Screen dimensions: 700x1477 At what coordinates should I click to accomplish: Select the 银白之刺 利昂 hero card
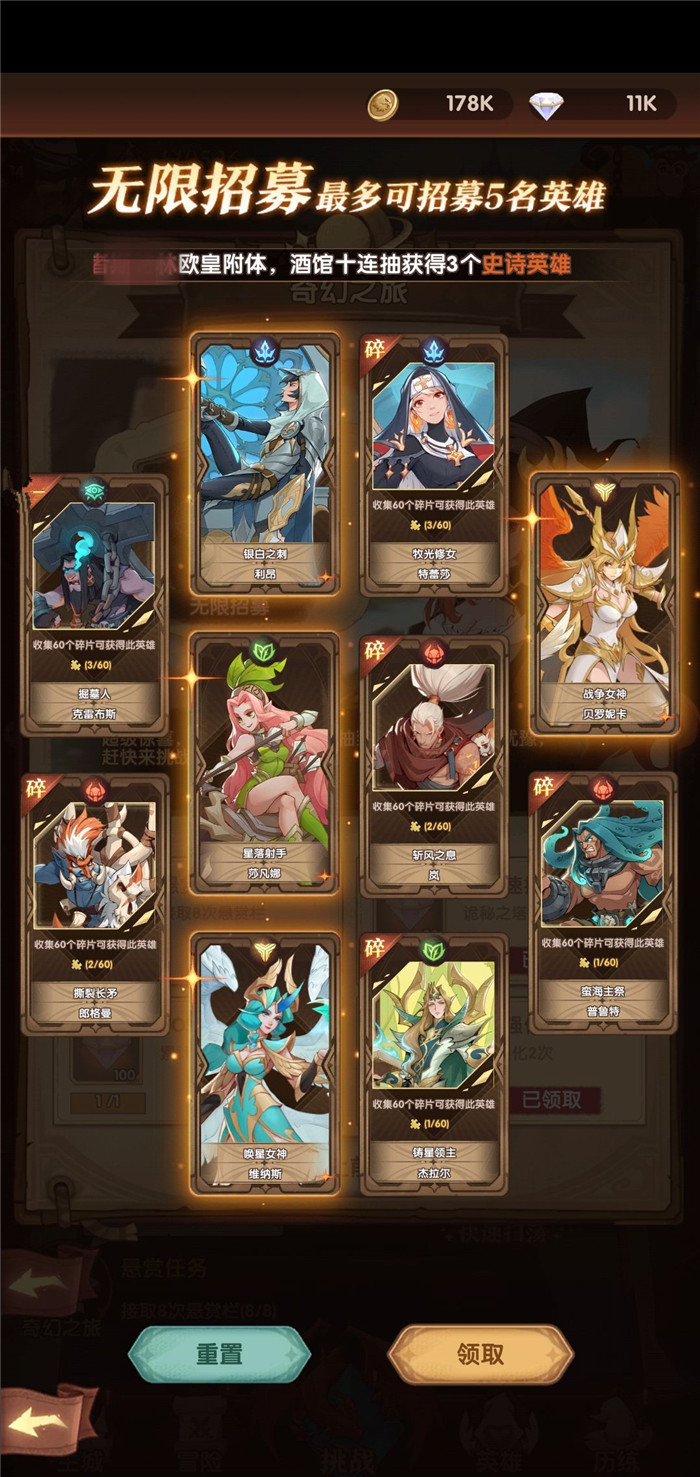pyautogui.click(x=265, y=462)
